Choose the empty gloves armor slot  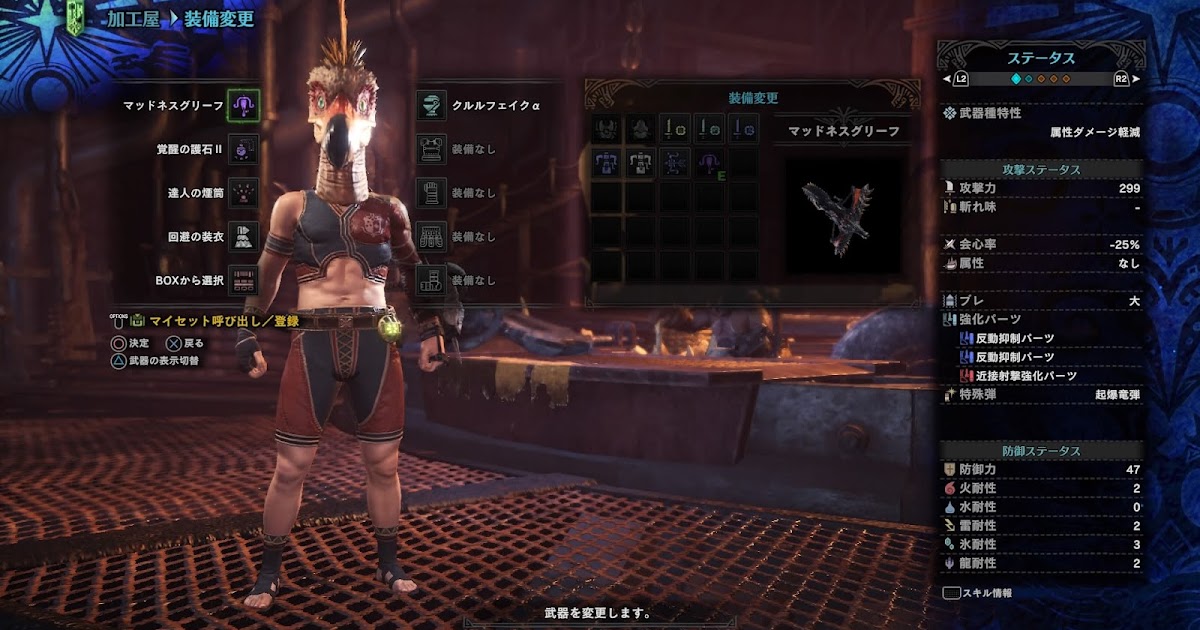click(x=431, y=192)
